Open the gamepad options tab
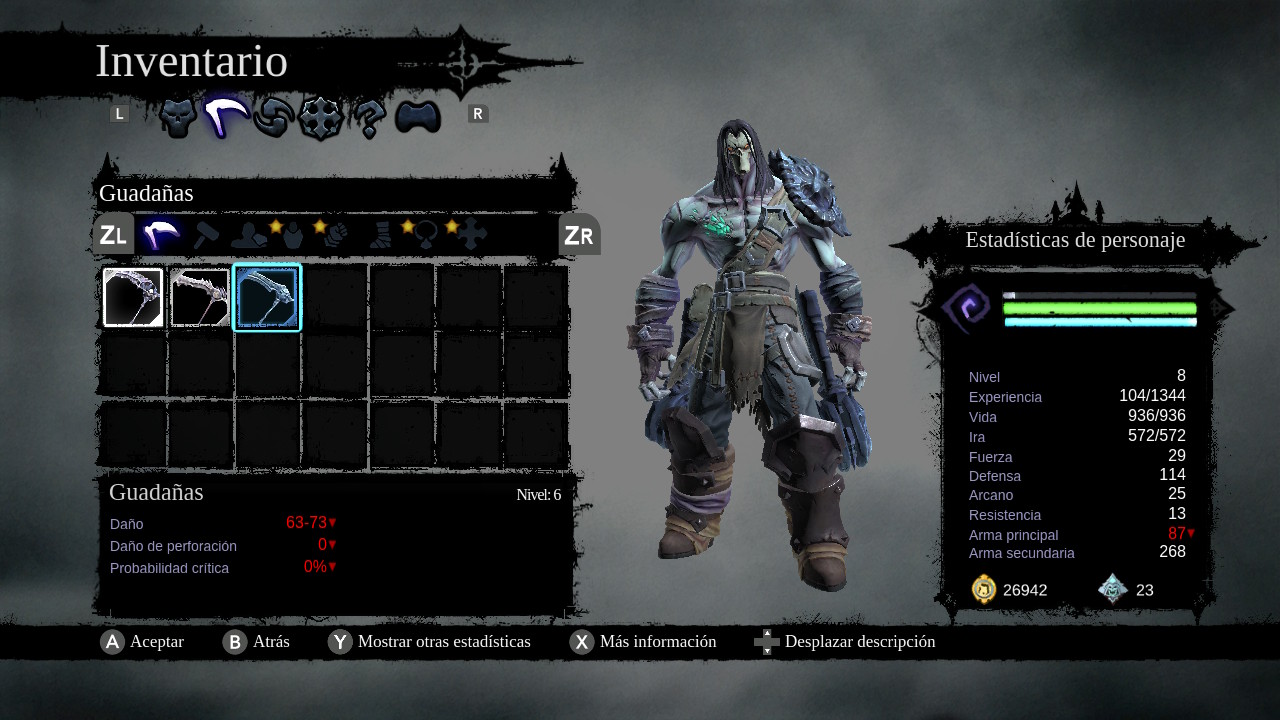Screen dimensions: 1280x720 (x=418, y=118)
